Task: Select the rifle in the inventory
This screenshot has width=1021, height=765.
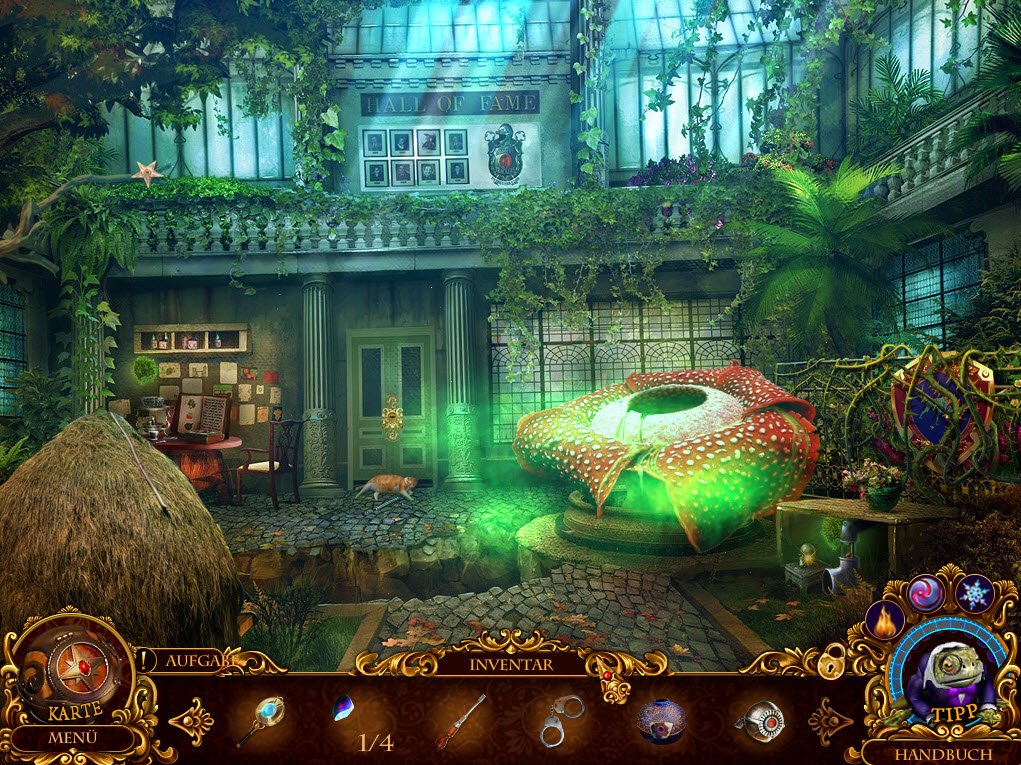Action: pyautogui.click(x=460, y=721)
